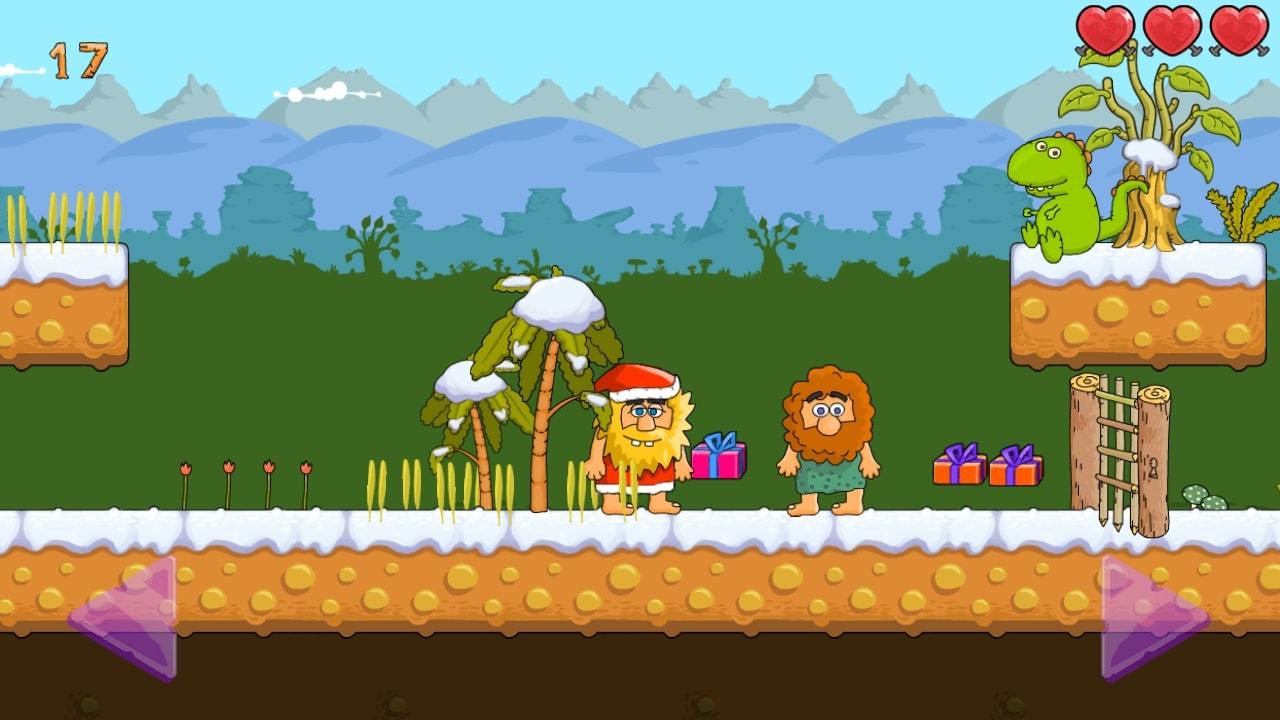This screenshot has height=720, width=1280.
Task: Click the cactus beside the ladder
Action: (x=1200, y=492)
